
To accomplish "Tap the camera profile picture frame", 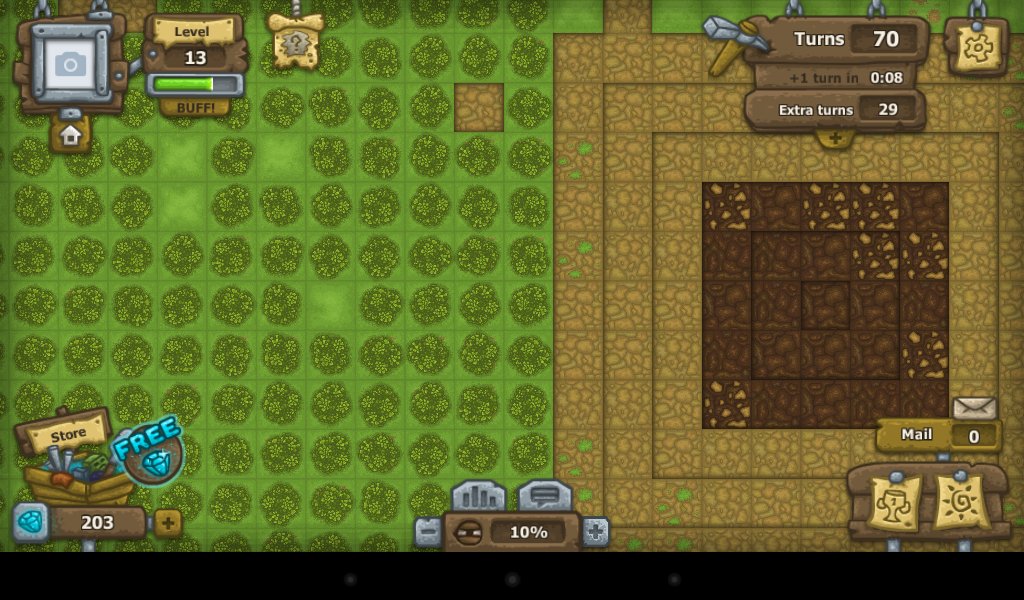I will [x=70, y=64].
